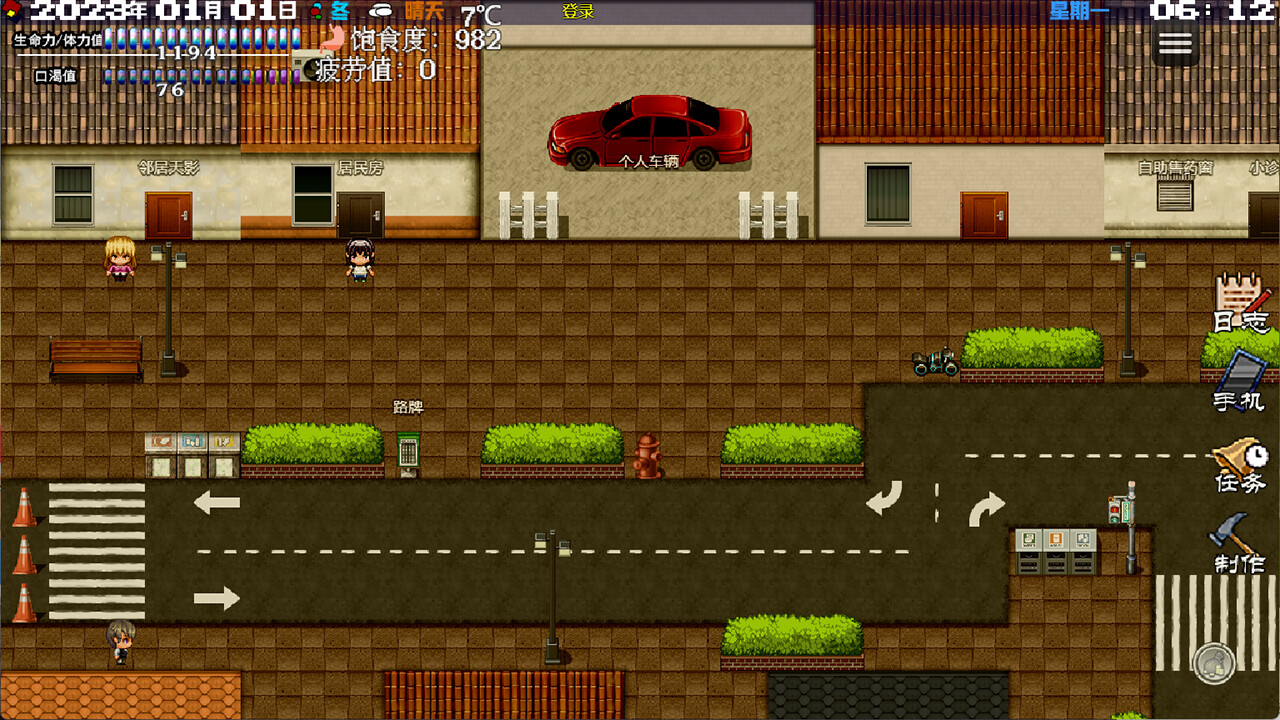Open the 日志 journal panel
Image resolution: width=1280 pixels, height=720 pixels.
click(1237, 310)
